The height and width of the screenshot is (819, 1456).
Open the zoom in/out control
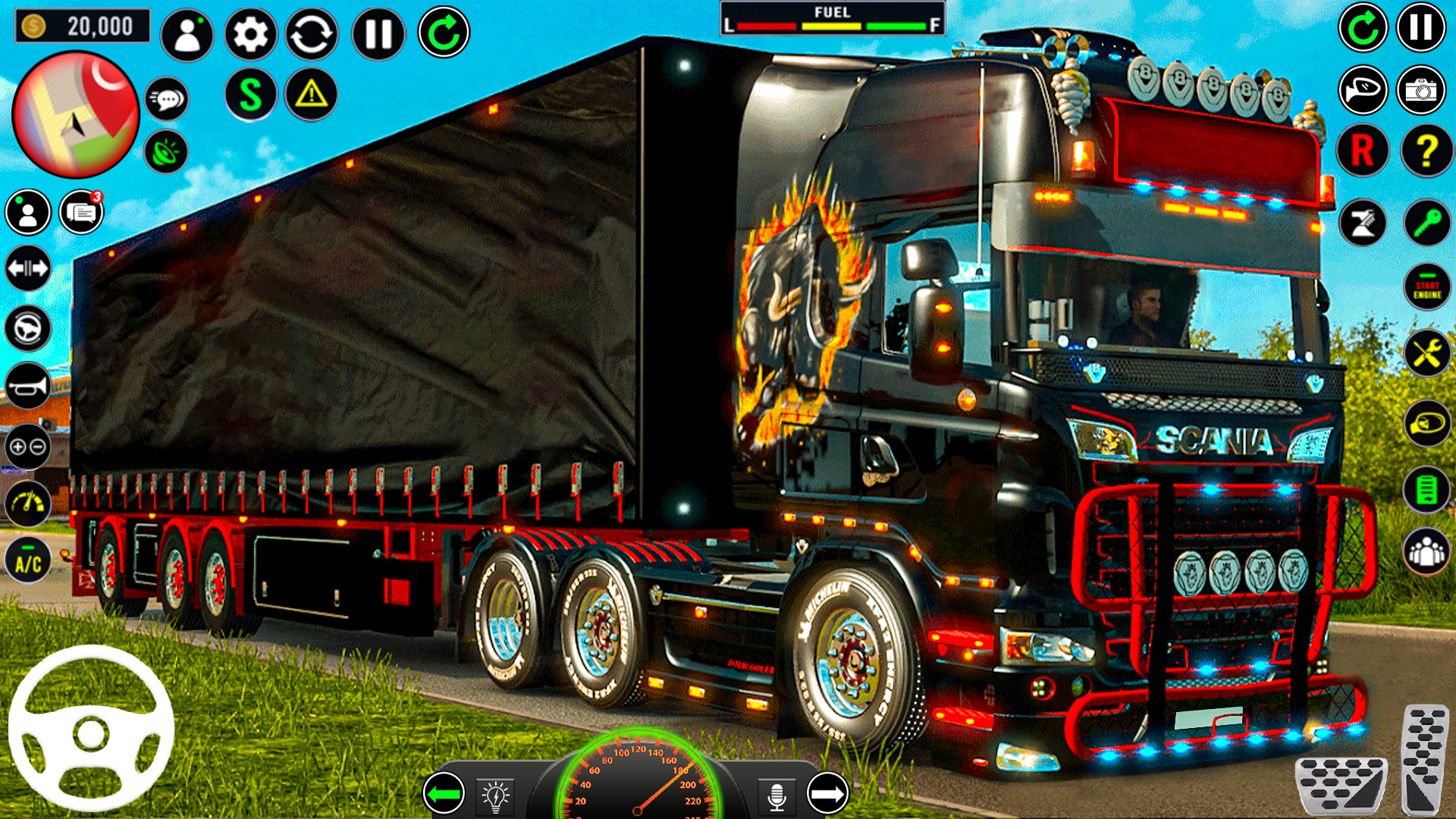[28, 447]
